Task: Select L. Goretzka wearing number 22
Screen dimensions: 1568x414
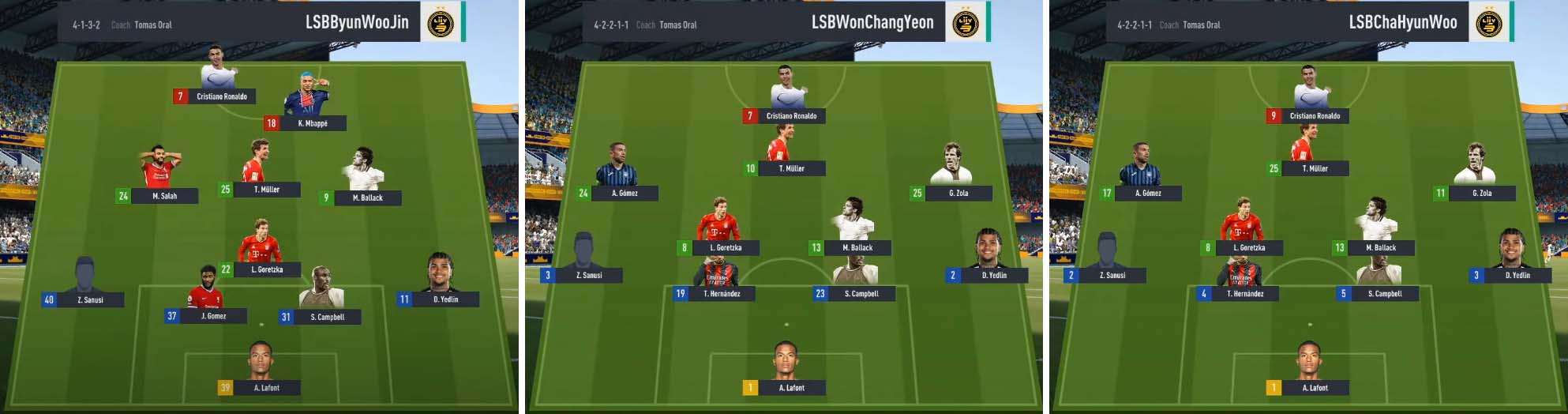Action: tap(261, 269)
